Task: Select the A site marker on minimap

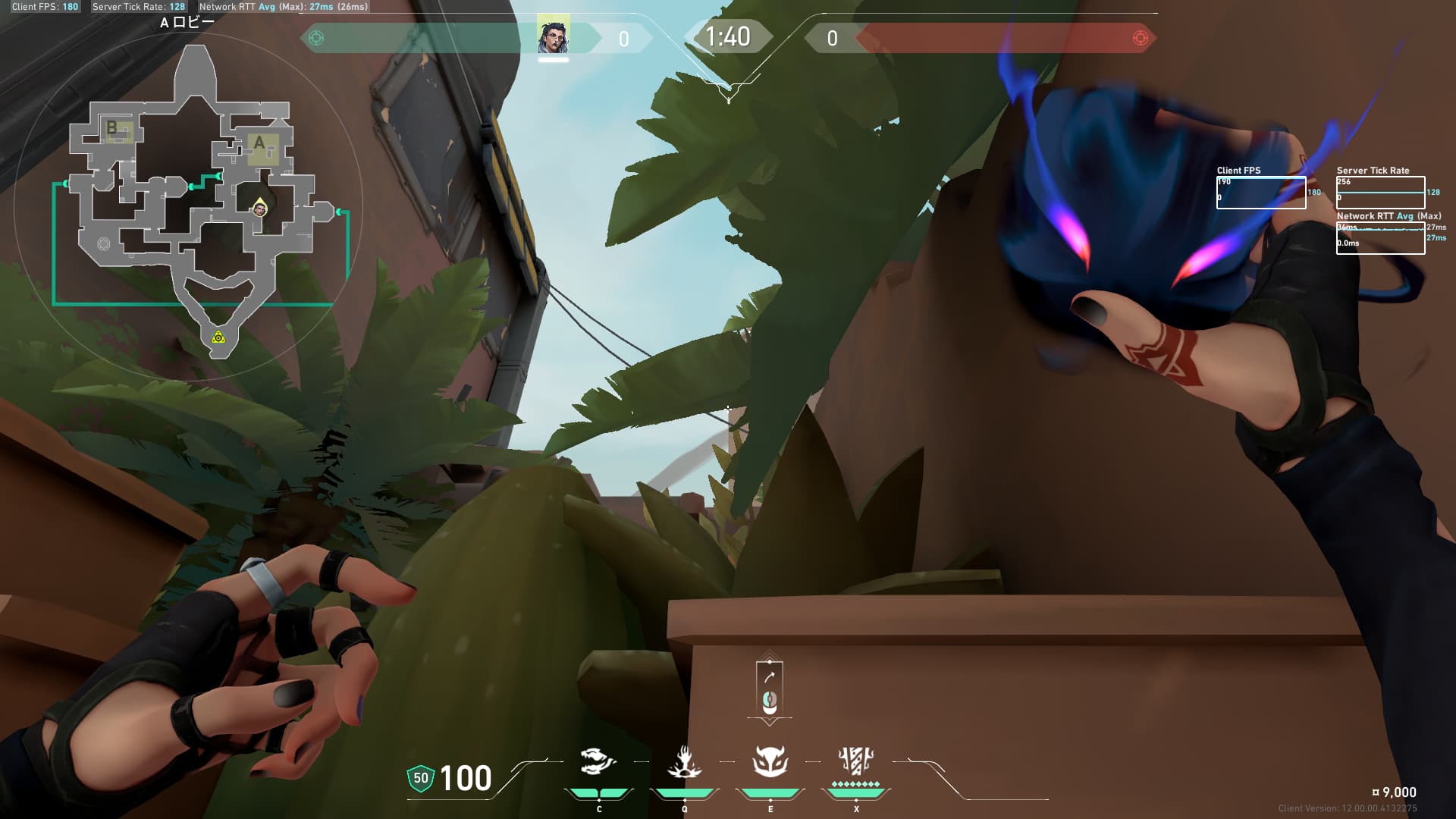Action: pos(261,144)
